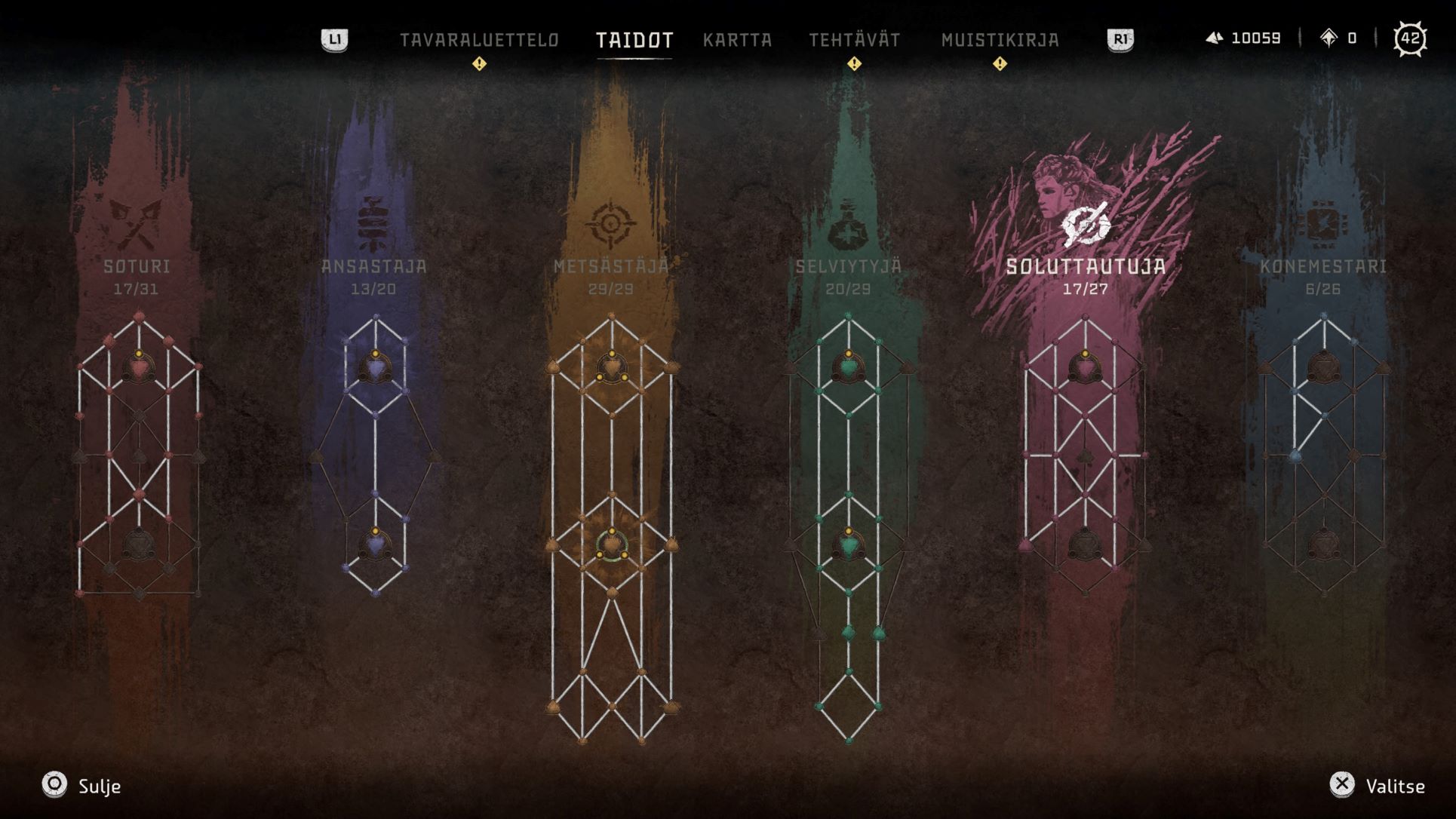Open the Tehtävät tab
This screenshot has height=819, width=1456.
854,40
